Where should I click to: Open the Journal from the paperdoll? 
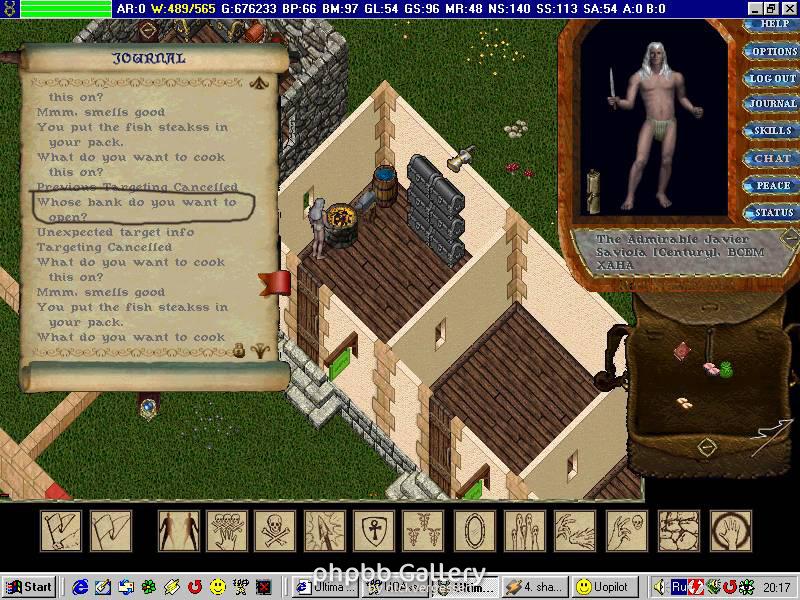coord(773,104)
